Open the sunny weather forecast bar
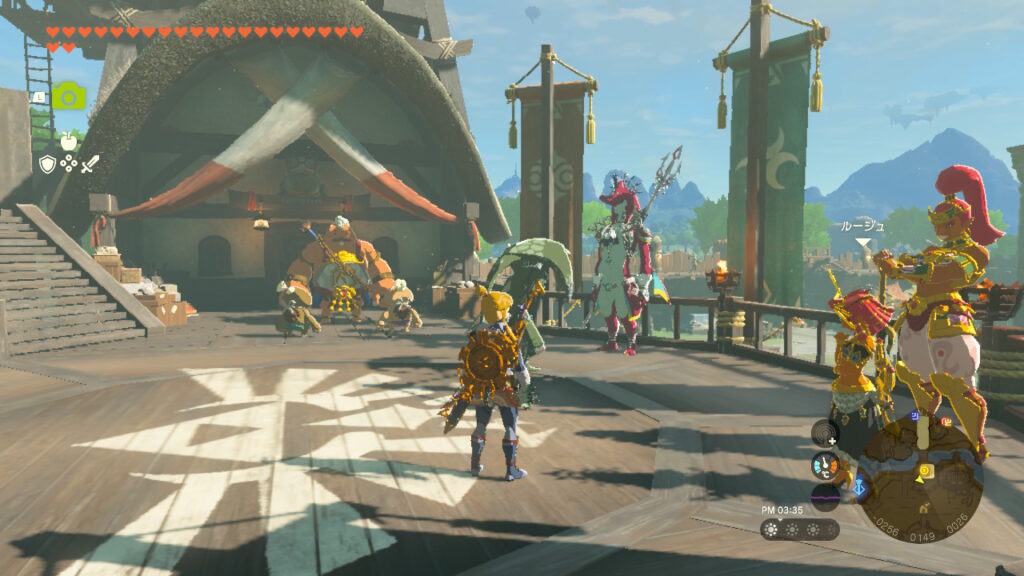The width and height of the screenshot is (1024, 576). (799, 529)
